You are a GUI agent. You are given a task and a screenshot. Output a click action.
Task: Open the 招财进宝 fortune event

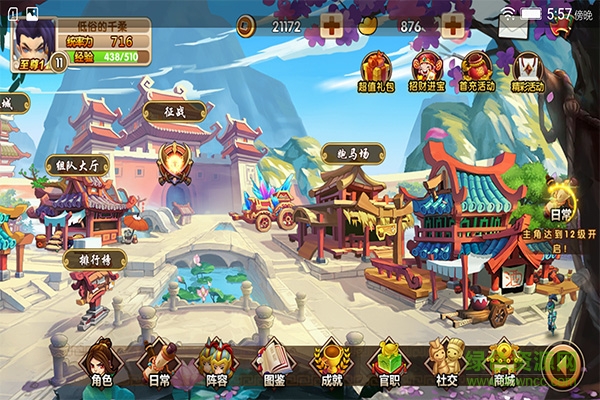tap(426, 71)
